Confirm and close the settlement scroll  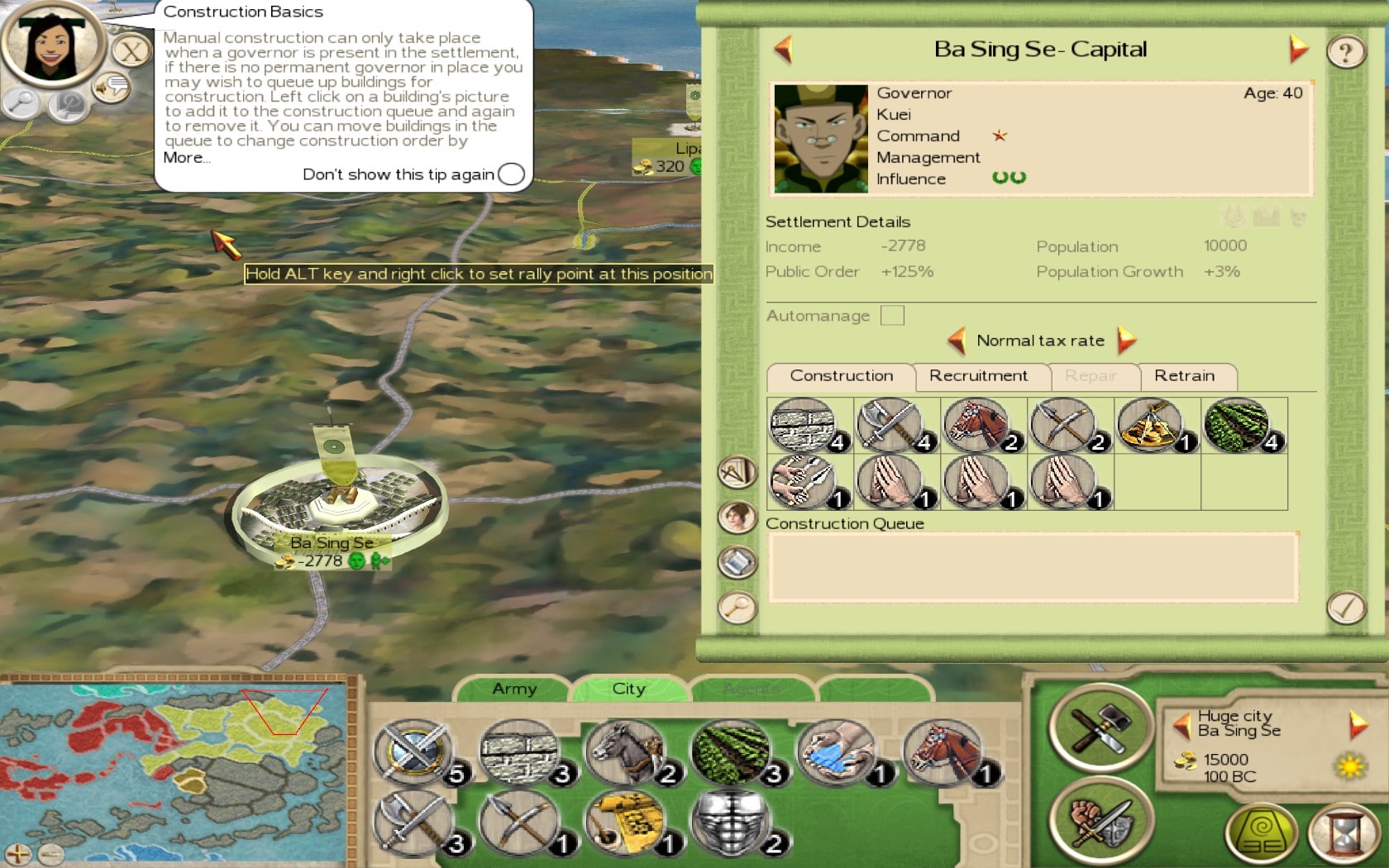point(1346,608)
